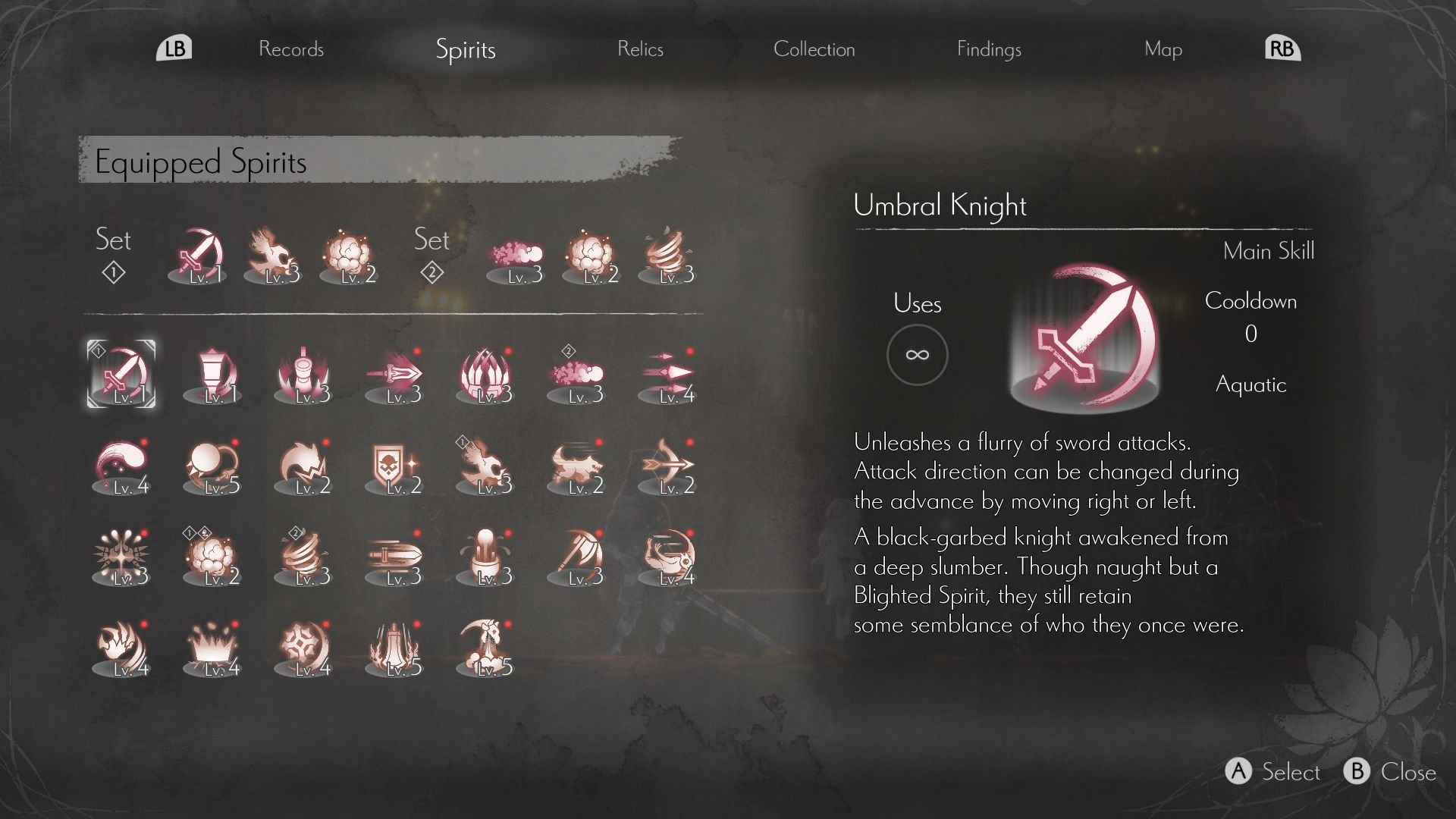Select the goat skull spirit at Lv. 5
This screenshot has height=819, width=1456.
tap(485, 648)
